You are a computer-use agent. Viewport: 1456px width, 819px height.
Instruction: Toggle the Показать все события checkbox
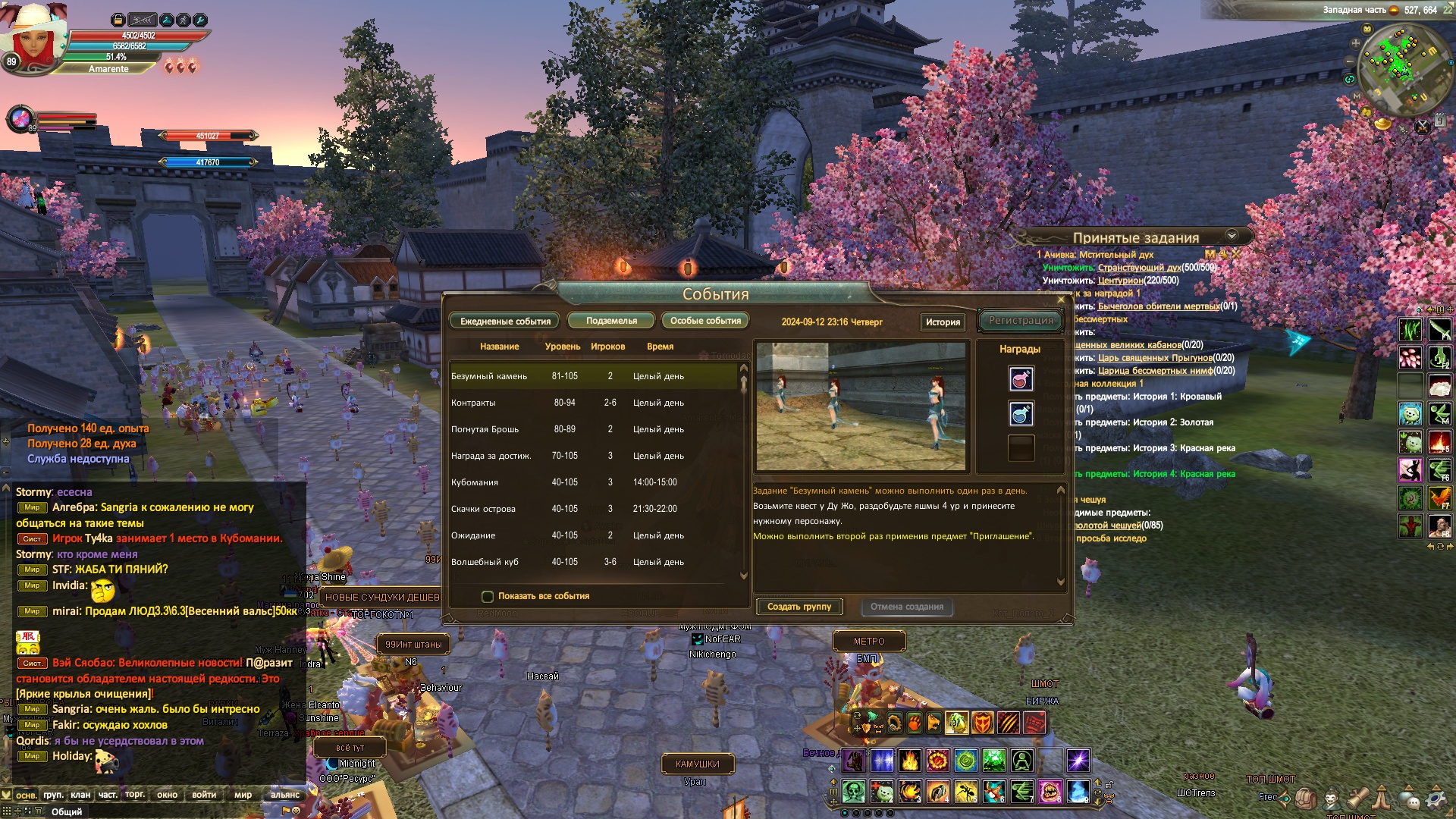[488, 597]
